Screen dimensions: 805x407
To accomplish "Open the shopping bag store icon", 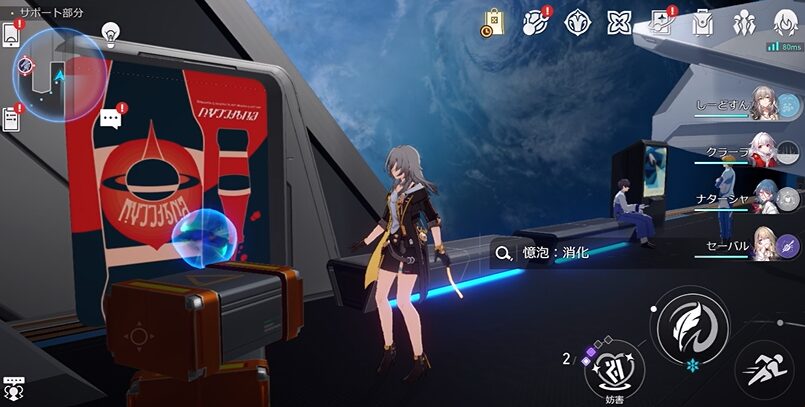I will (x=493, y=22).
